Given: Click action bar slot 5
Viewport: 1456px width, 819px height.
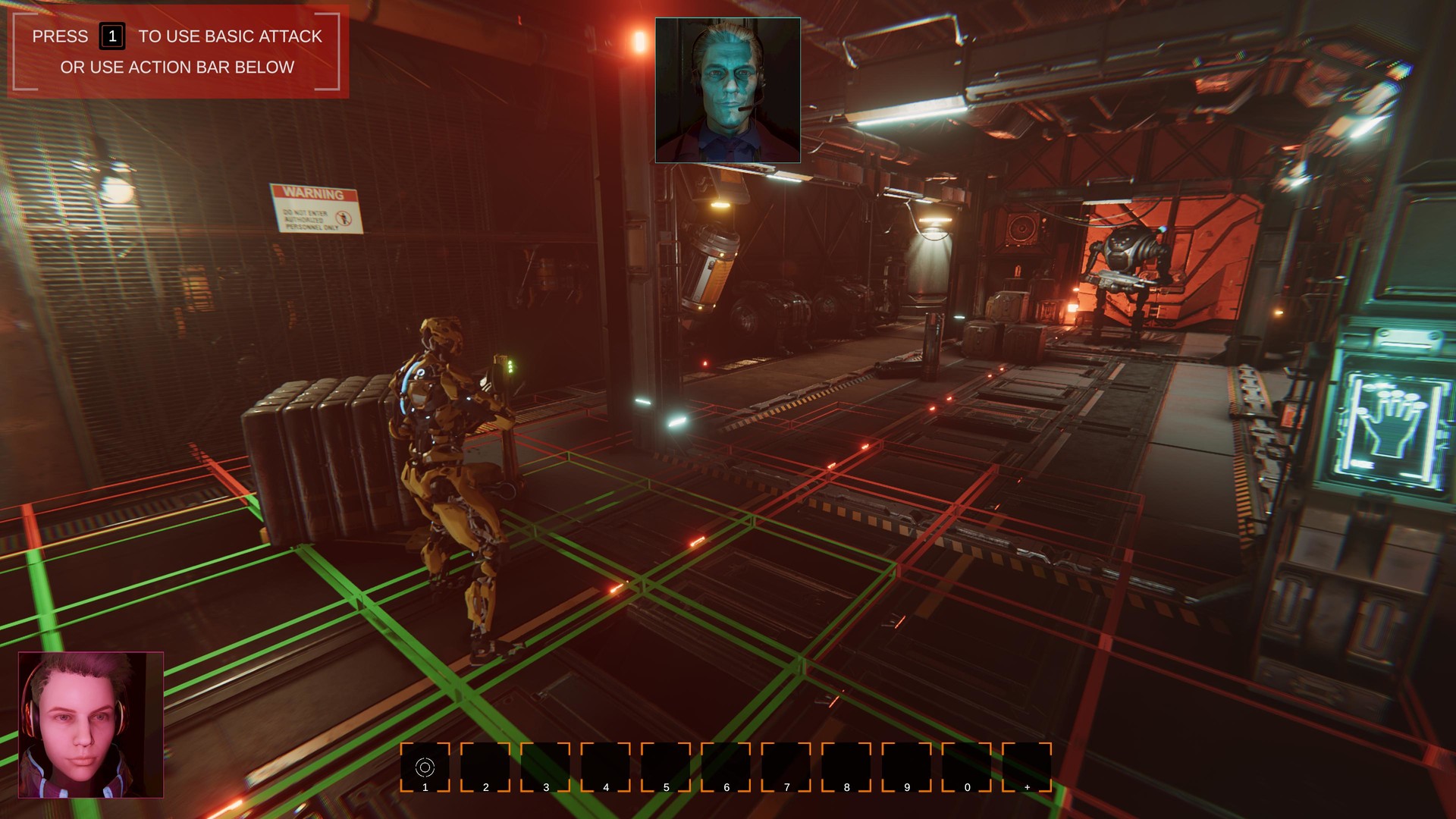Looking at the screenshot, I should pyautogui.click(x=666, y=767).
